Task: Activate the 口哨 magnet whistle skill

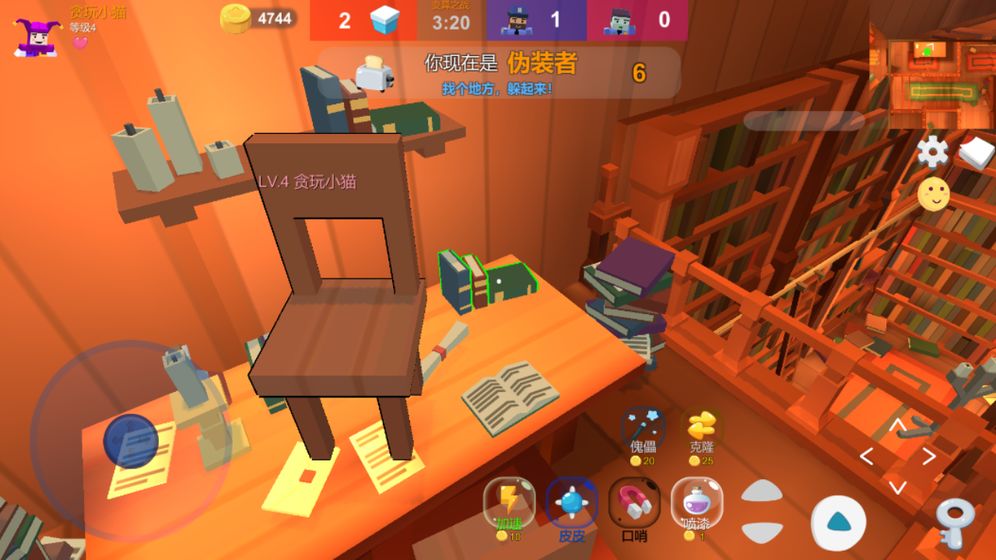Action: [x=634, y=502]
